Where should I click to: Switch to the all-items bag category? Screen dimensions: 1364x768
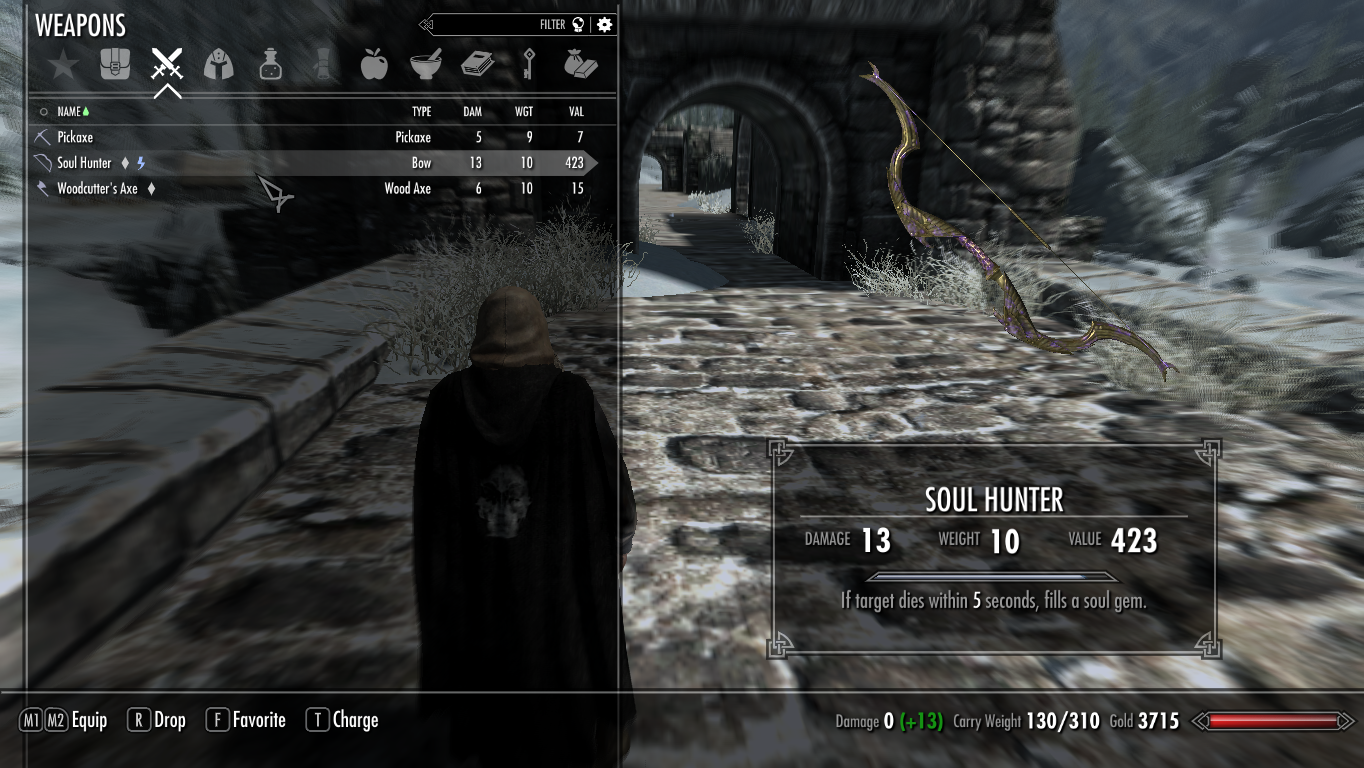[115, 66]
